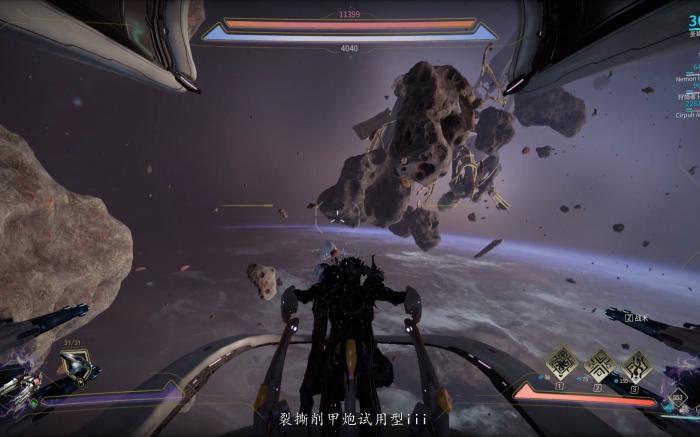Activate the second ability diamond icon
This screenshot has height=437, width=700.
point(599,363)
